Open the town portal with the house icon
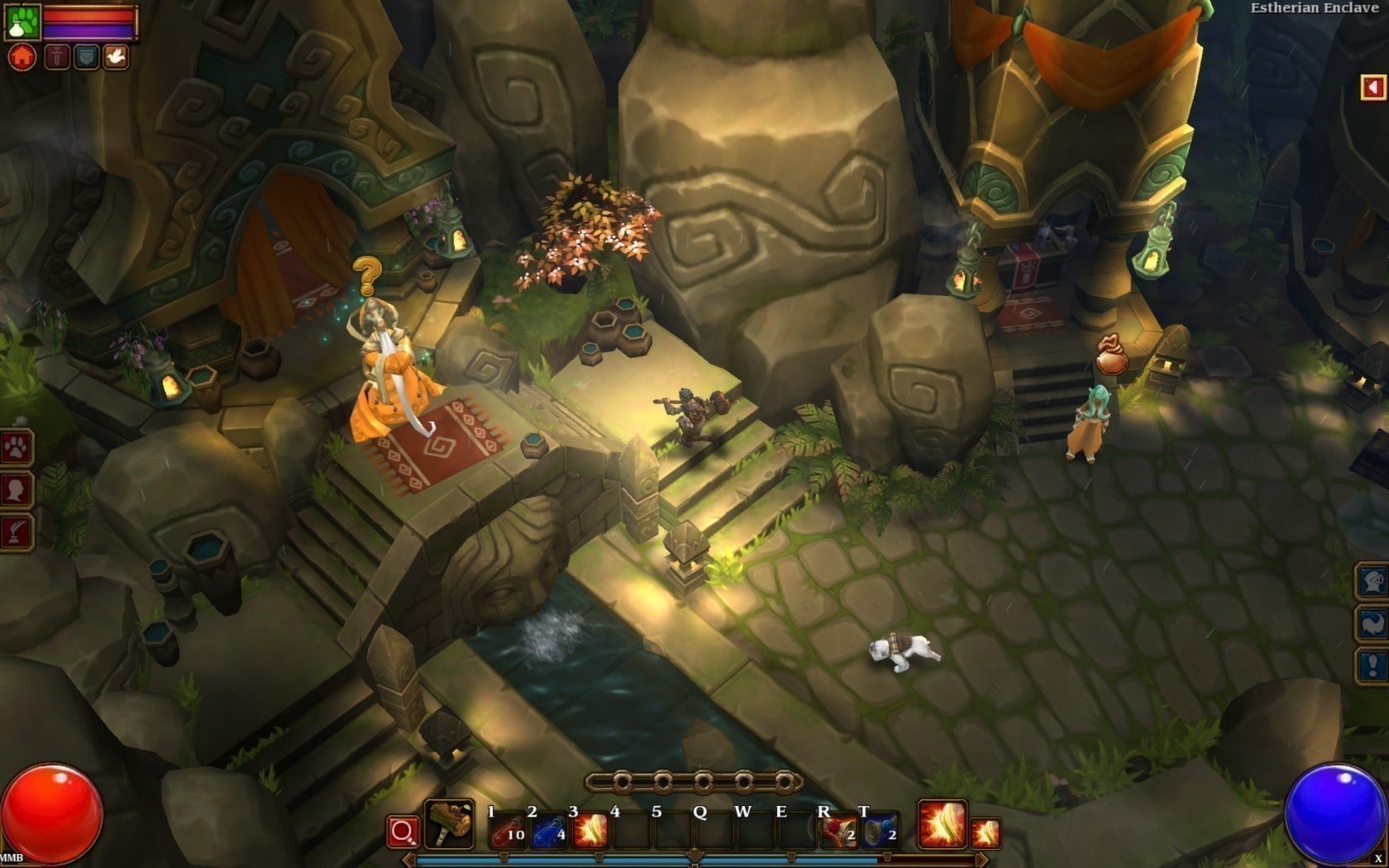Screen dimensions: 1389x868 pyautogui.click(x=22, y=56)
